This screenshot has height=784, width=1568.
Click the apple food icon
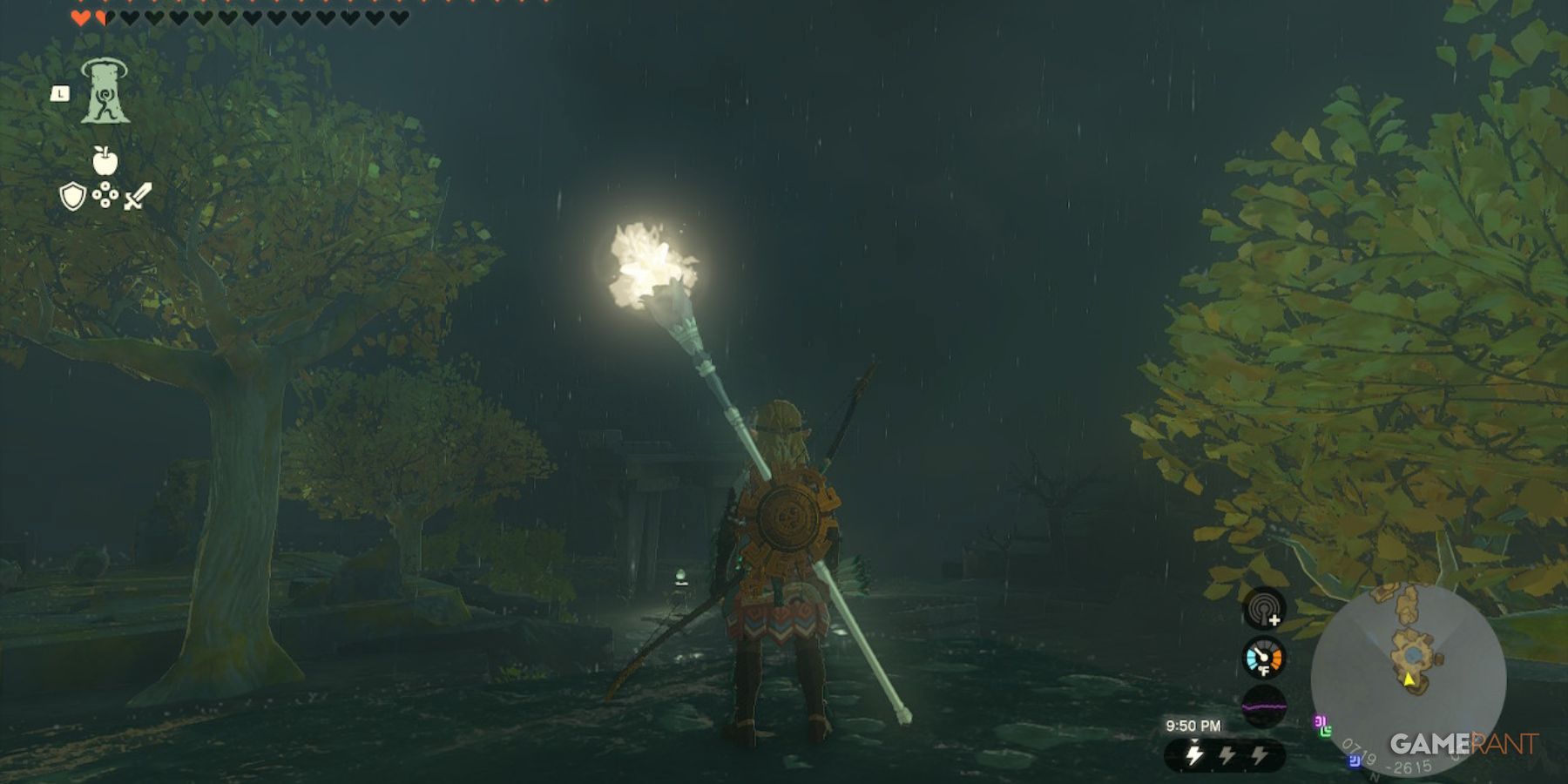point(104,161)
